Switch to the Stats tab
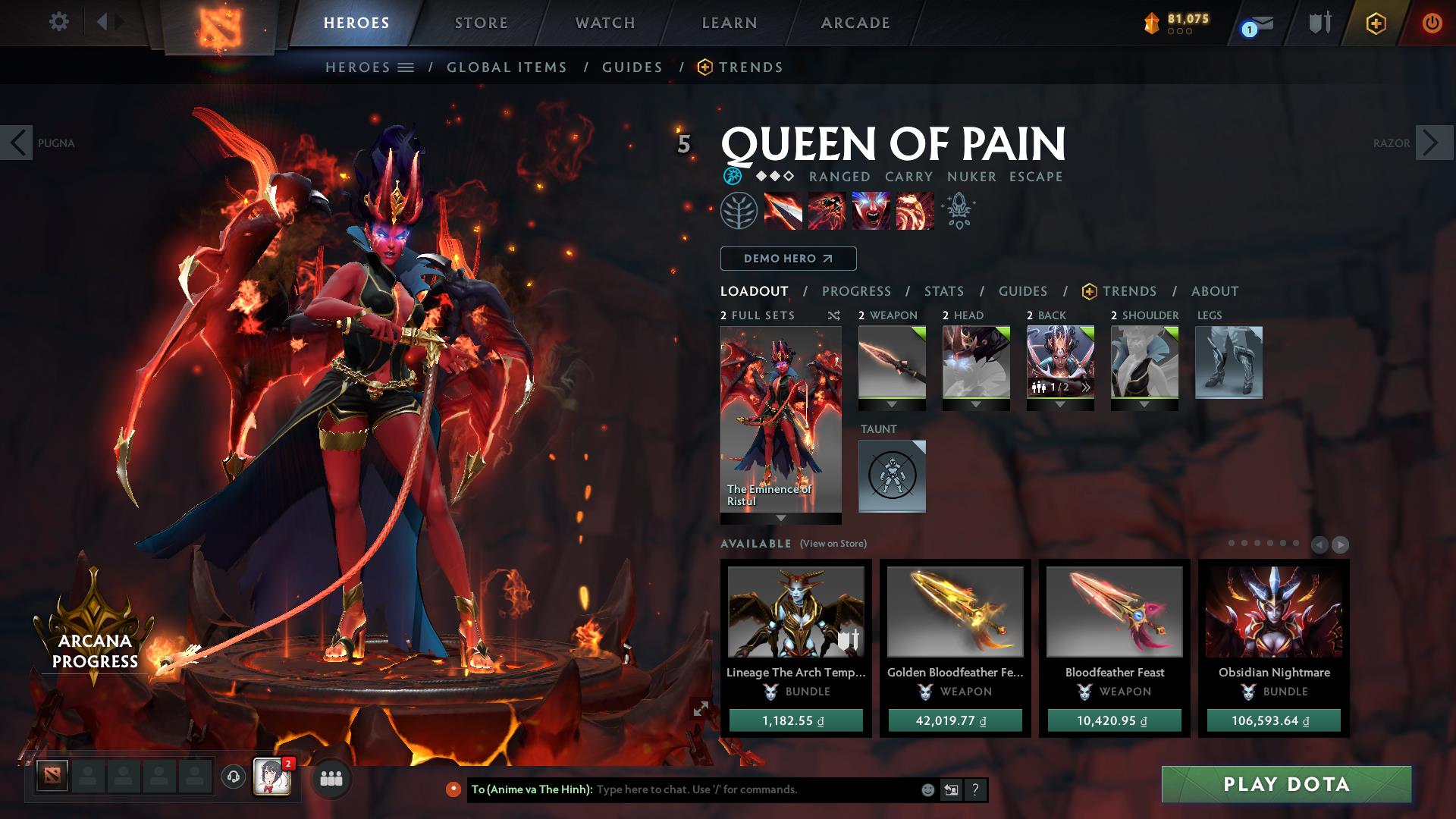The width and height of the screenshot is (1456, 819). coord(943,290)
